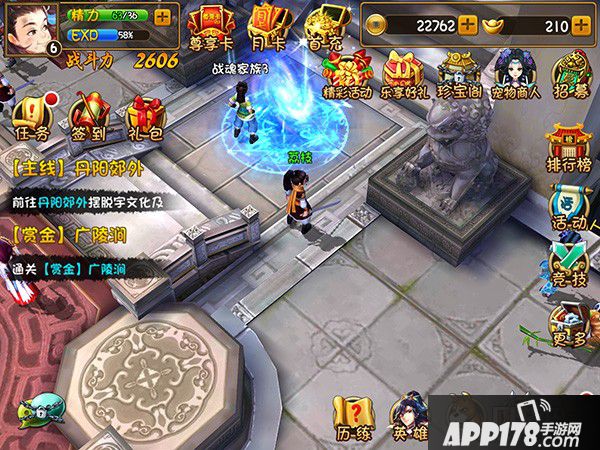The height and width of the screenshot is (450, 600).
Task: Open 精彩活动 events
Action: pyautogui.click(x=347, y=74)
